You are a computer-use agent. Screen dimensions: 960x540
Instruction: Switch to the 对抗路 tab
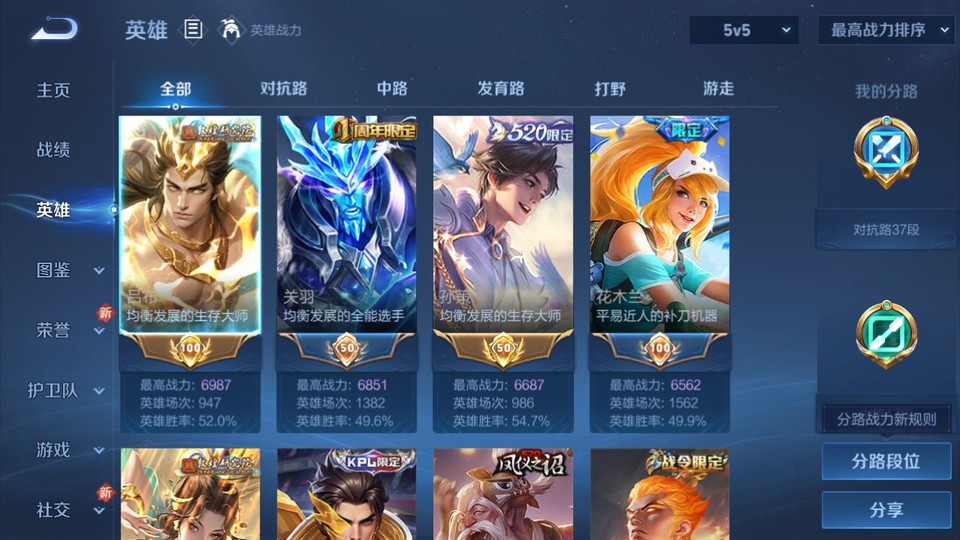[x=283, y=88]
